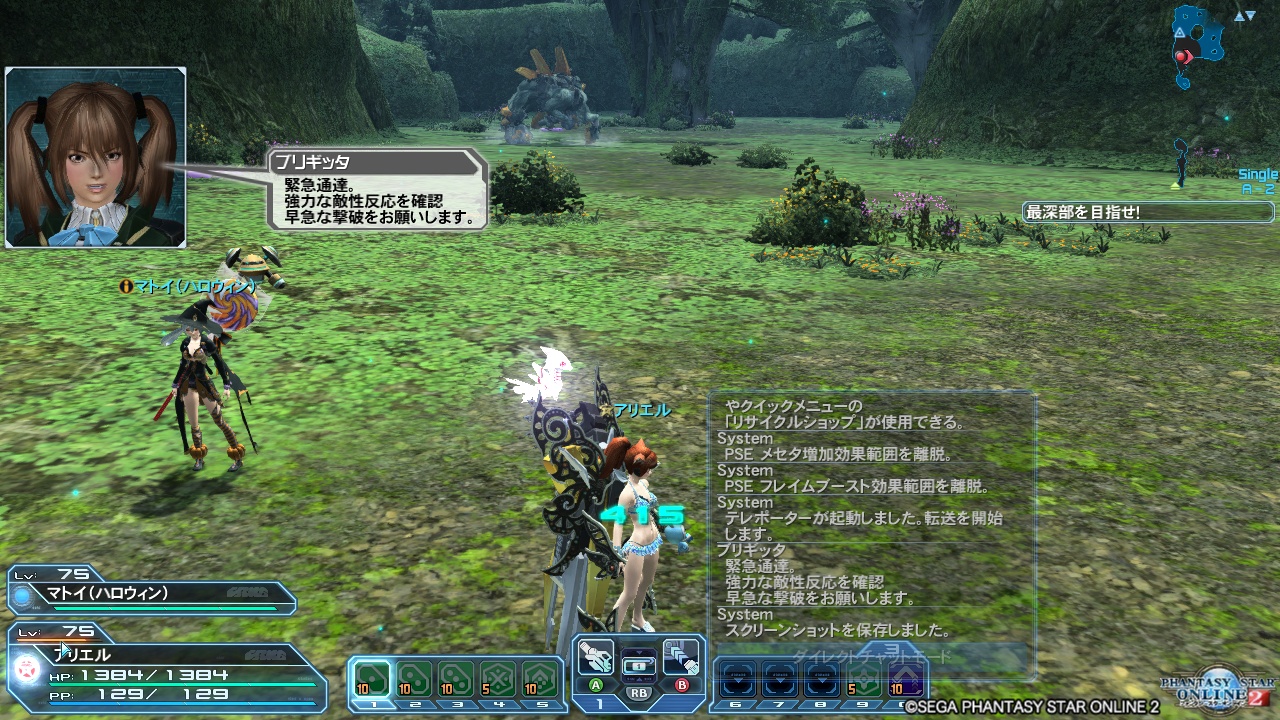This screenshot has width=1280, height=720.
Task: Select the weapon icon above the A button
Action: (x=596, y=655)
